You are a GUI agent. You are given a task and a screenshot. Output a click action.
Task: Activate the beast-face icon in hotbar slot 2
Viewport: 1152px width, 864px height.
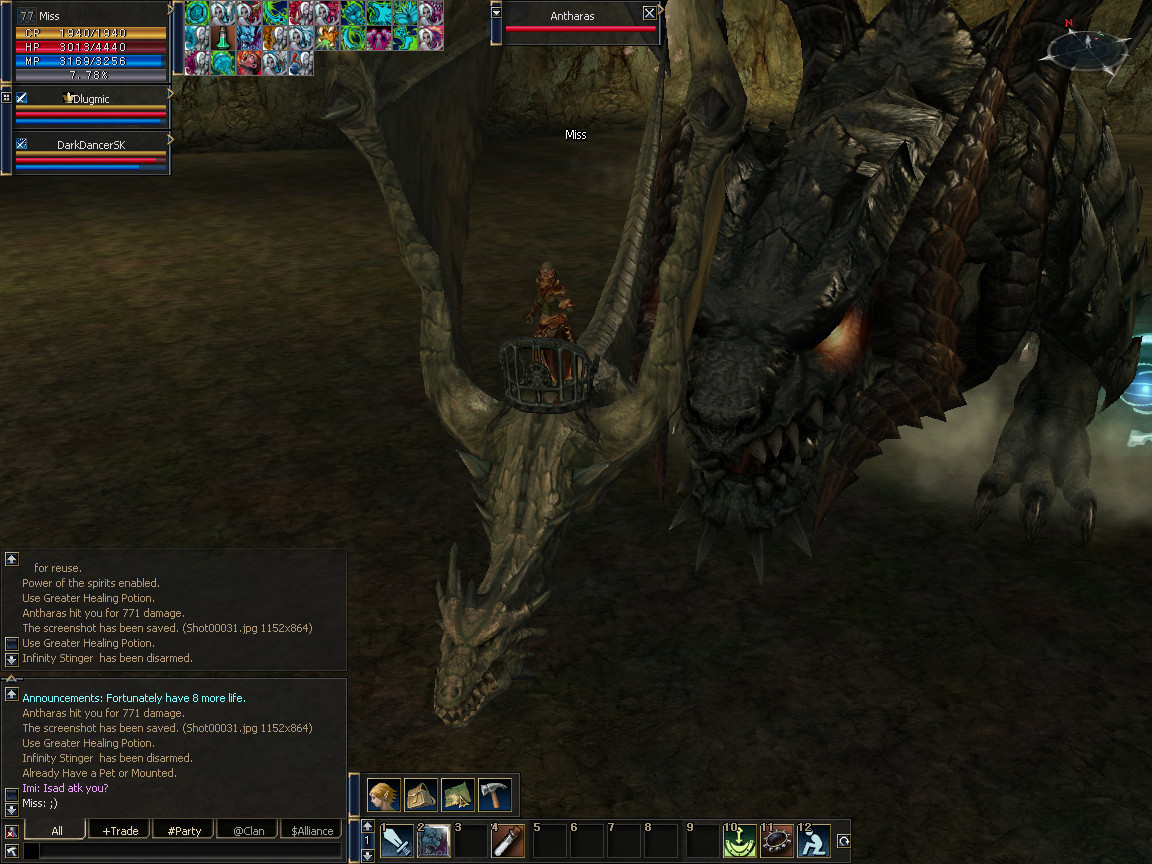pos(434,842)
